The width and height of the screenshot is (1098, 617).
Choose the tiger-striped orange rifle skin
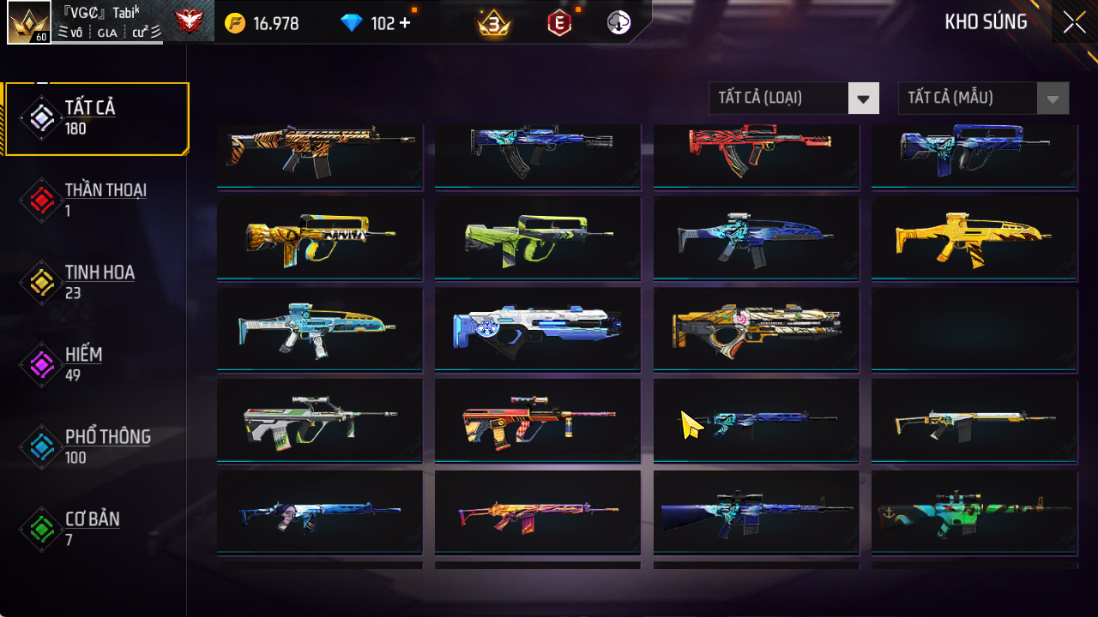[320, 152]
